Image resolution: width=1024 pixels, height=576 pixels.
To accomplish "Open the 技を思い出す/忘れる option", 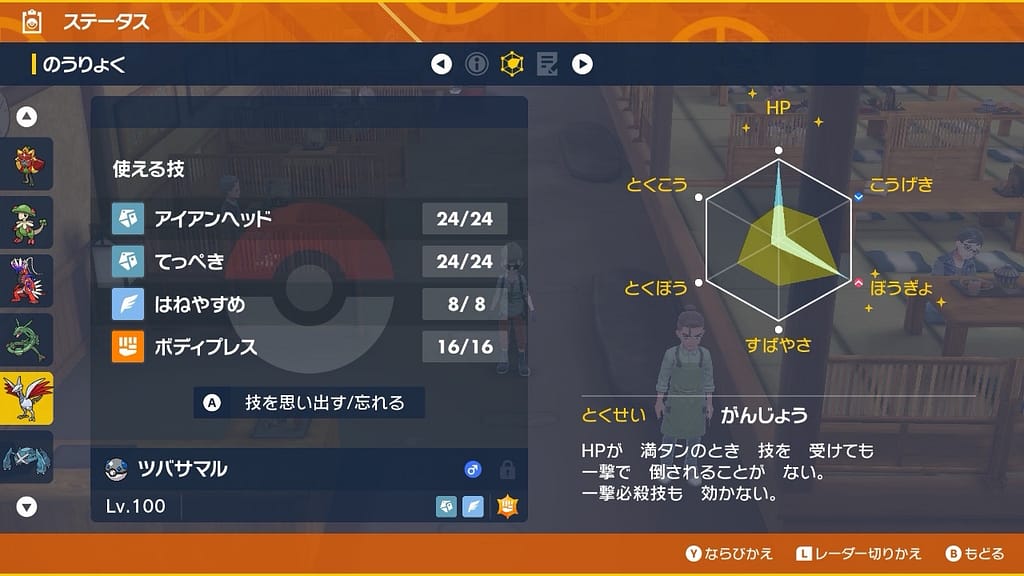I will click(310, 403).
